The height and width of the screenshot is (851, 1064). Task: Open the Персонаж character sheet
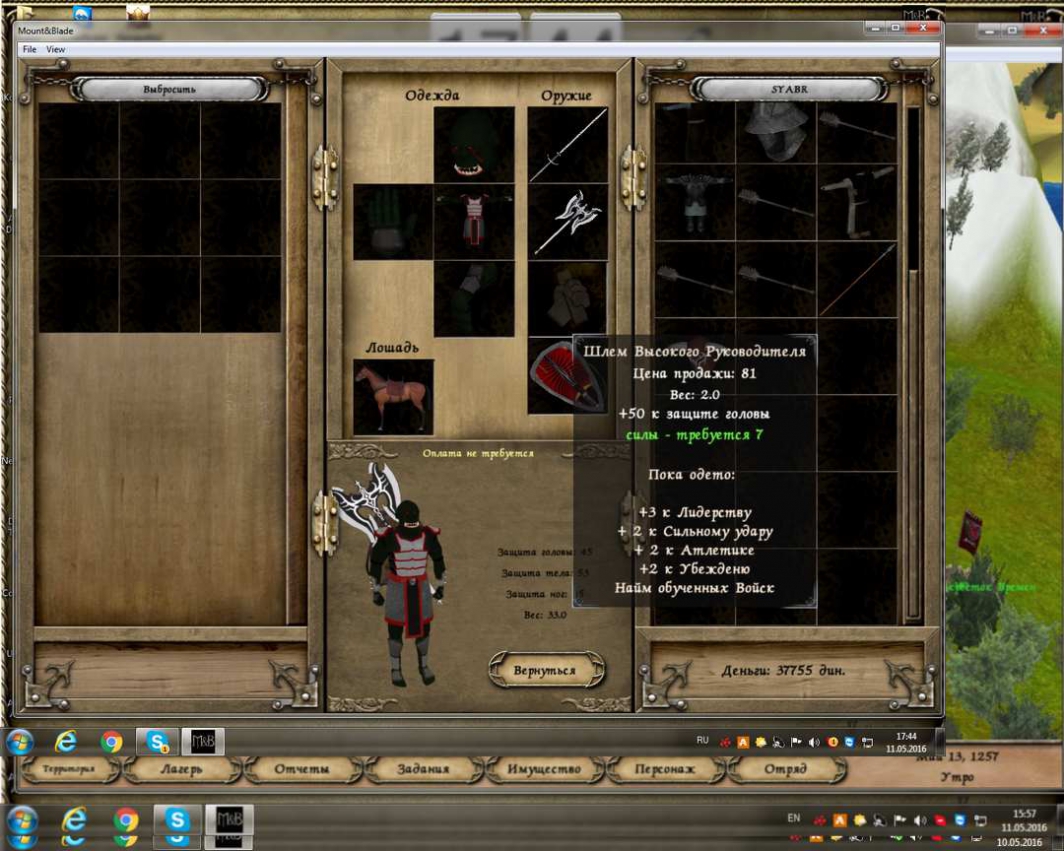click(665, 769)
